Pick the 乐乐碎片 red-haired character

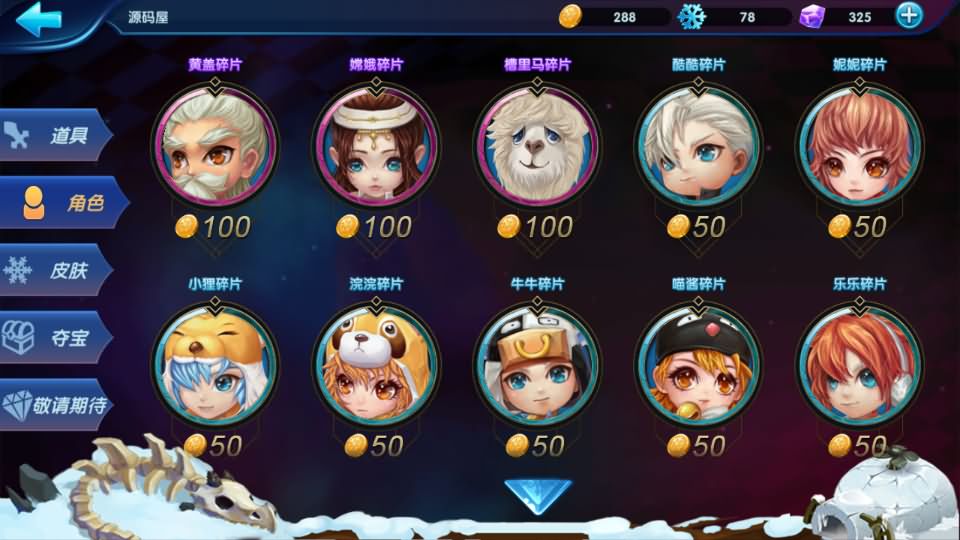[859, 366]
